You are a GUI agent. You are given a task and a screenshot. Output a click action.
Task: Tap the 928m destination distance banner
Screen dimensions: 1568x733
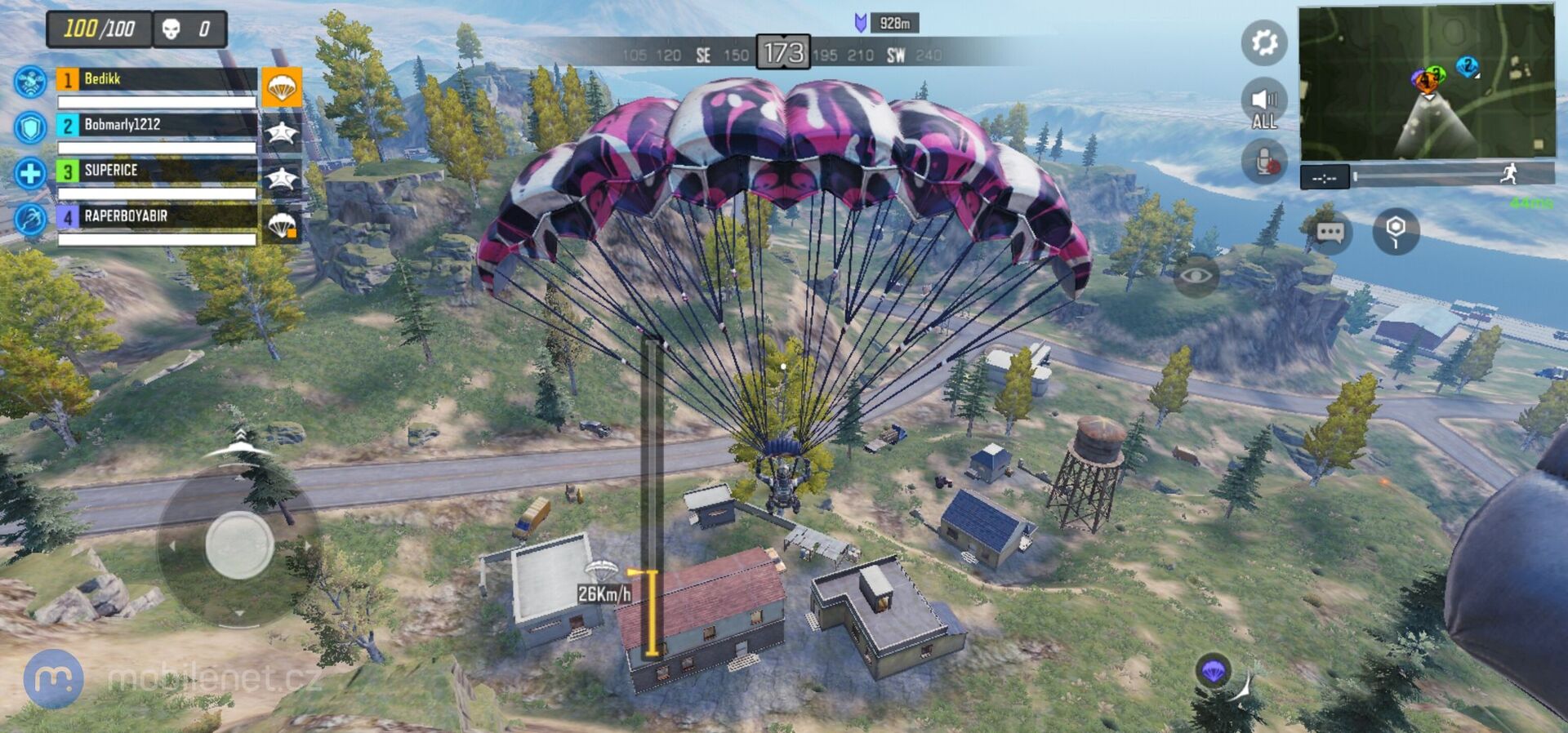[895, 24]
